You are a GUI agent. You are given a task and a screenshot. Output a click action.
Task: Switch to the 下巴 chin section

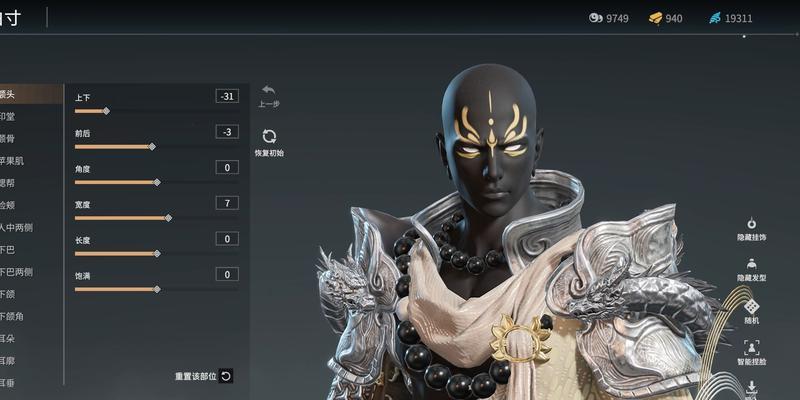(x=10, y=249)
